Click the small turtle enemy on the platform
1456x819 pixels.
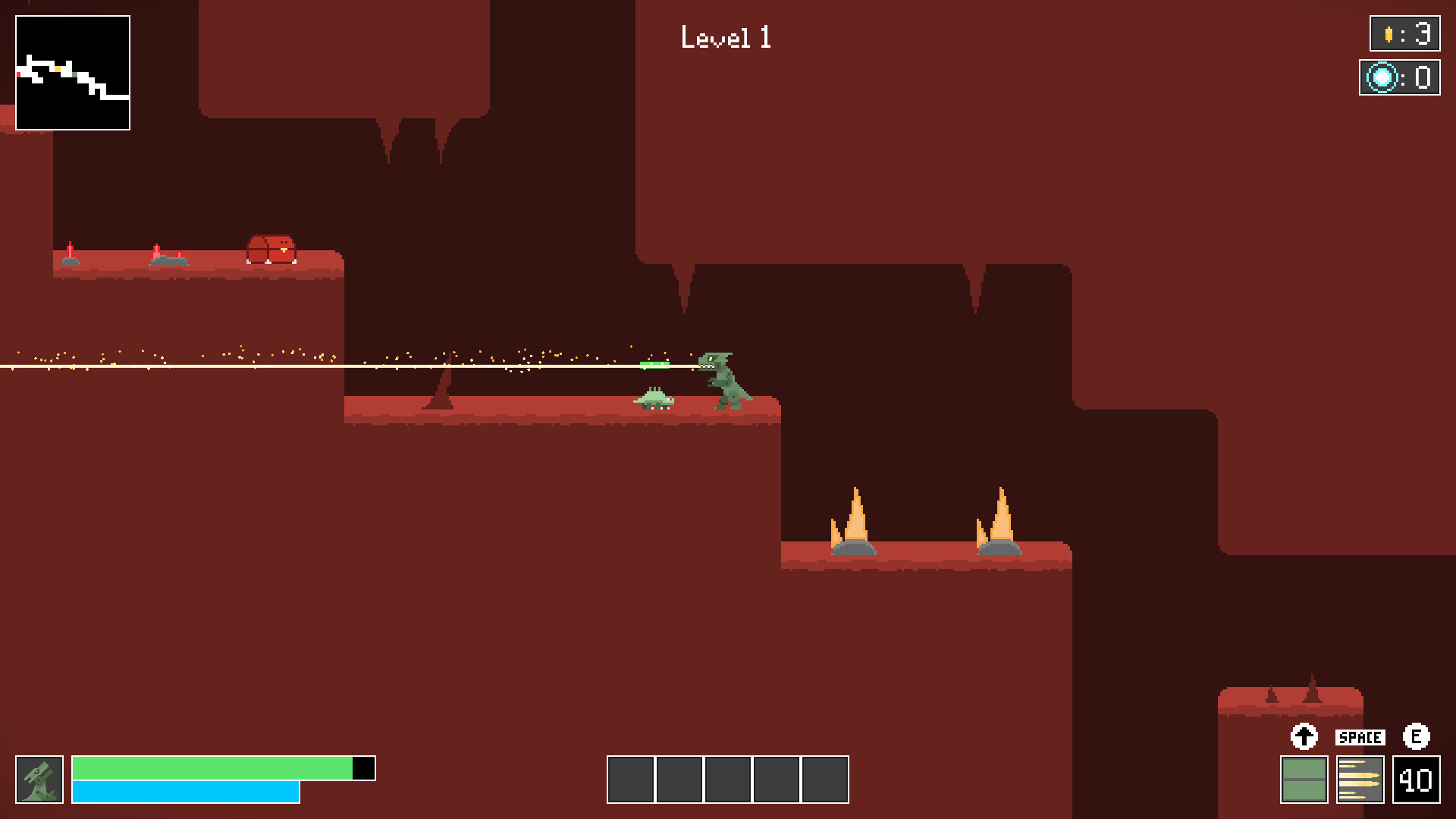coord(654,398)
